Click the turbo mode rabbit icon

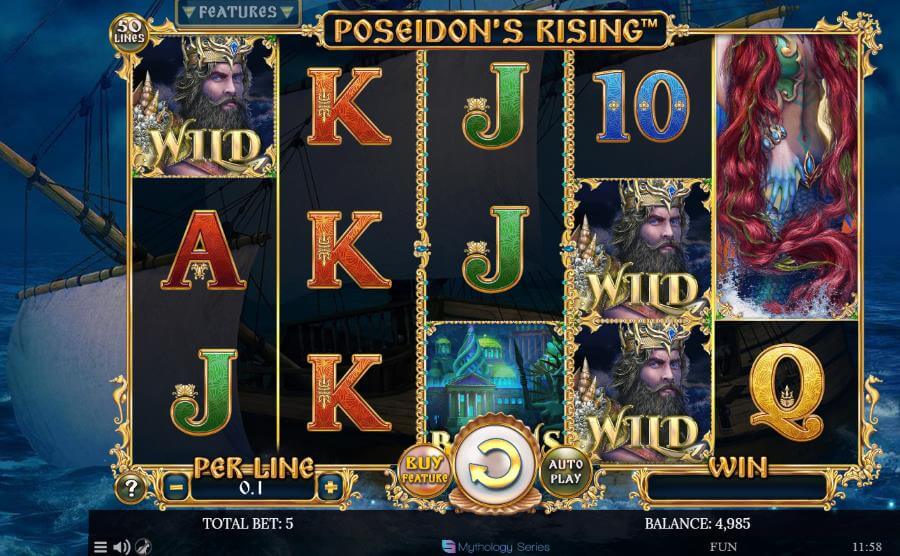(143, 547)
